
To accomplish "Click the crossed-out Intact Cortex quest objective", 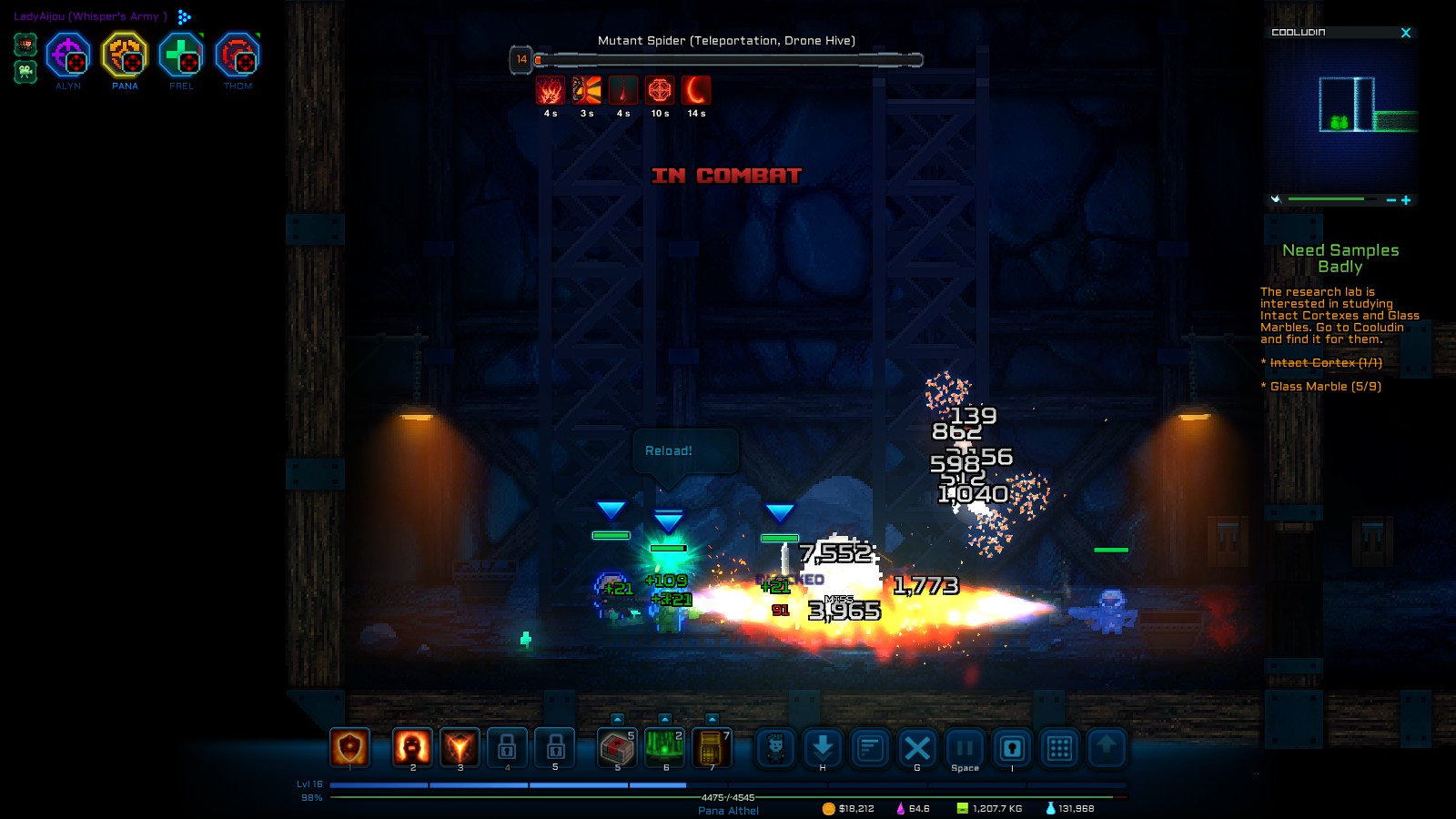I will click(x=1321, y=361).
